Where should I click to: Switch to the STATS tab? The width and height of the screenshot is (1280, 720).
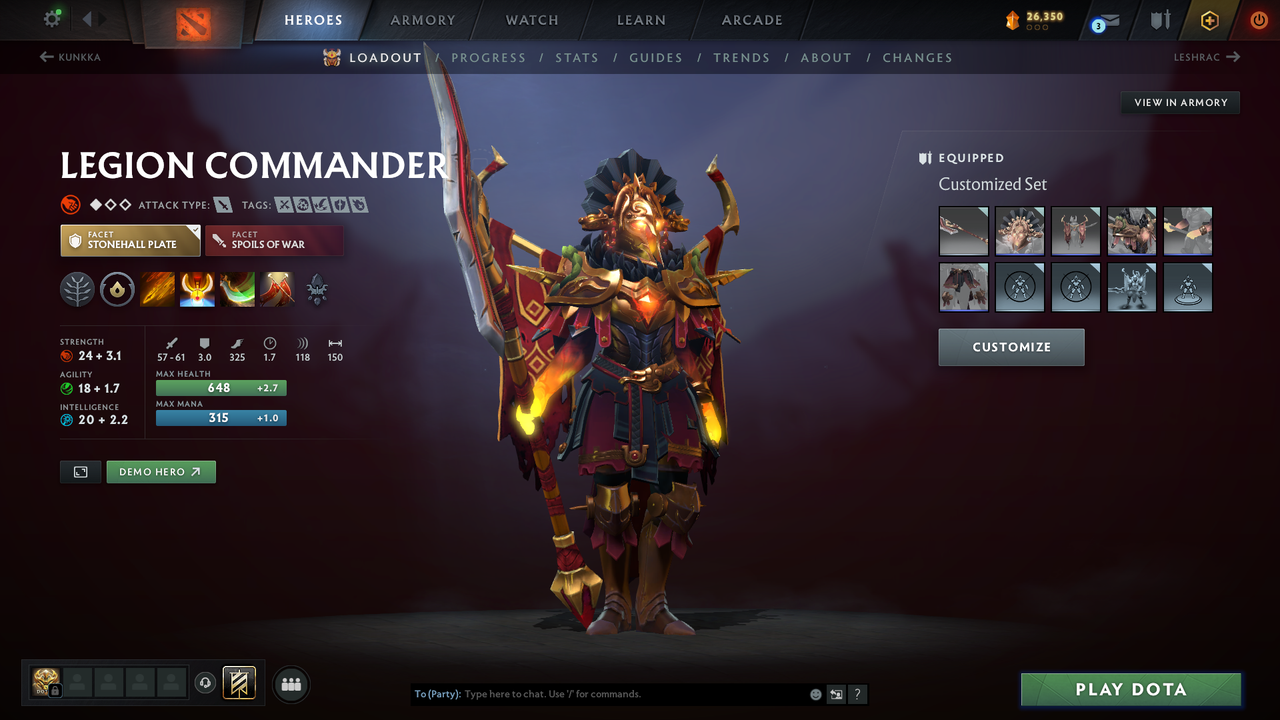[577, 58]
